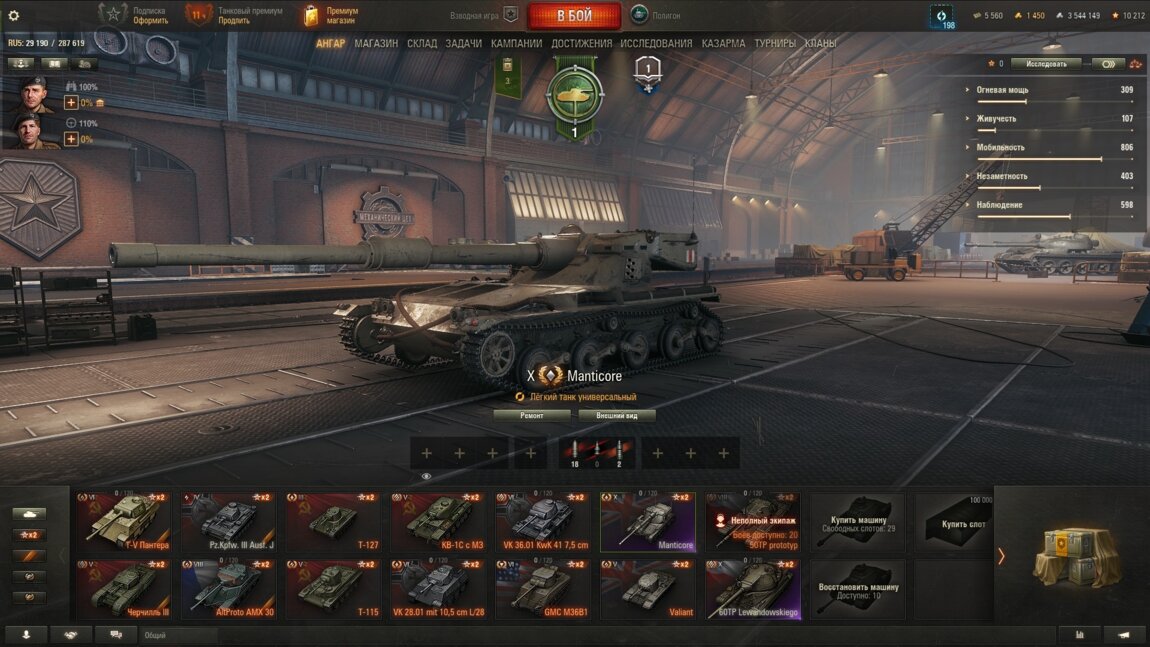Switch to the КАЗАРМА tab

(723, 44)
